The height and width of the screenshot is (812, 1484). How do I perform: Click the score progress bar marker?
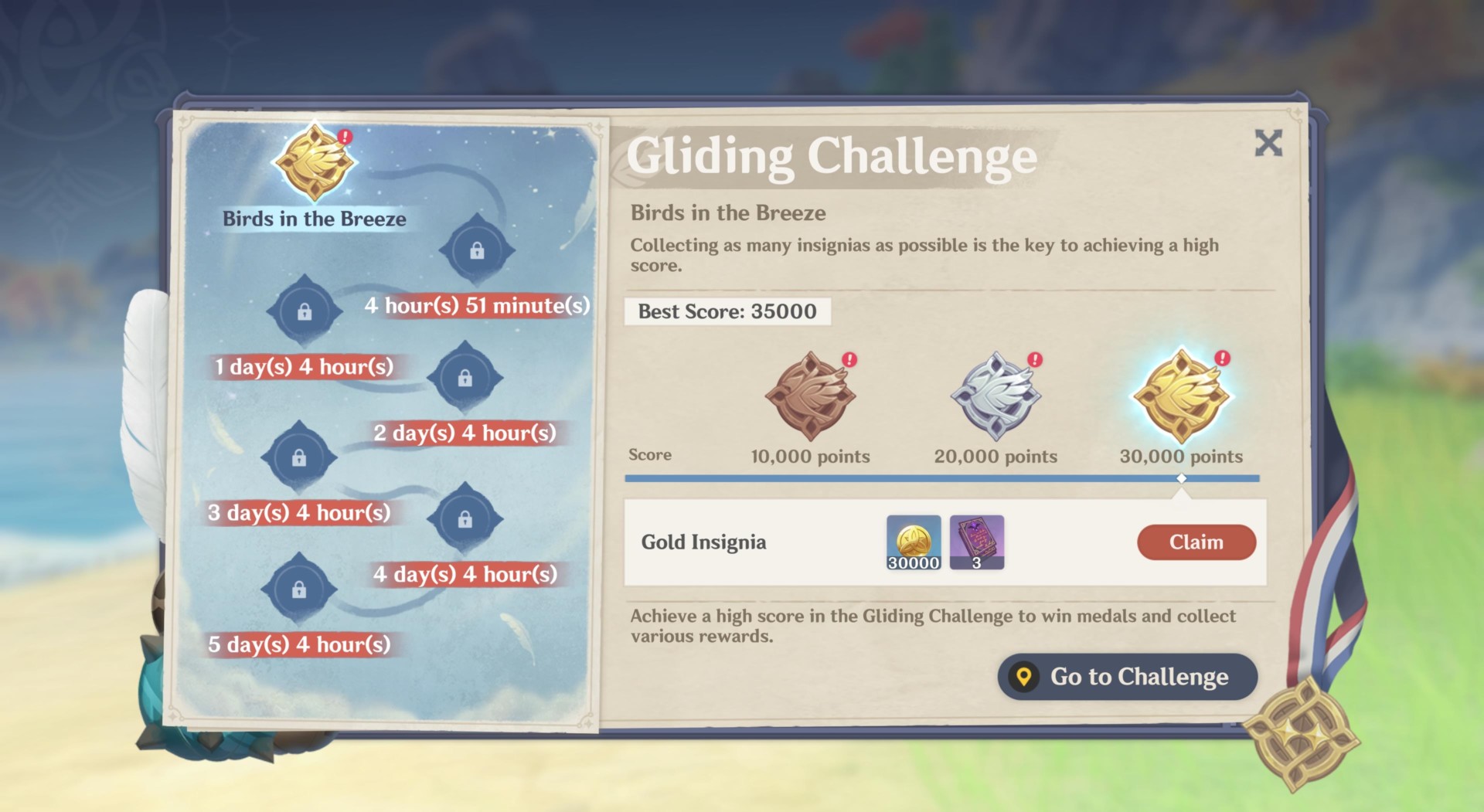pos(1180,478)
